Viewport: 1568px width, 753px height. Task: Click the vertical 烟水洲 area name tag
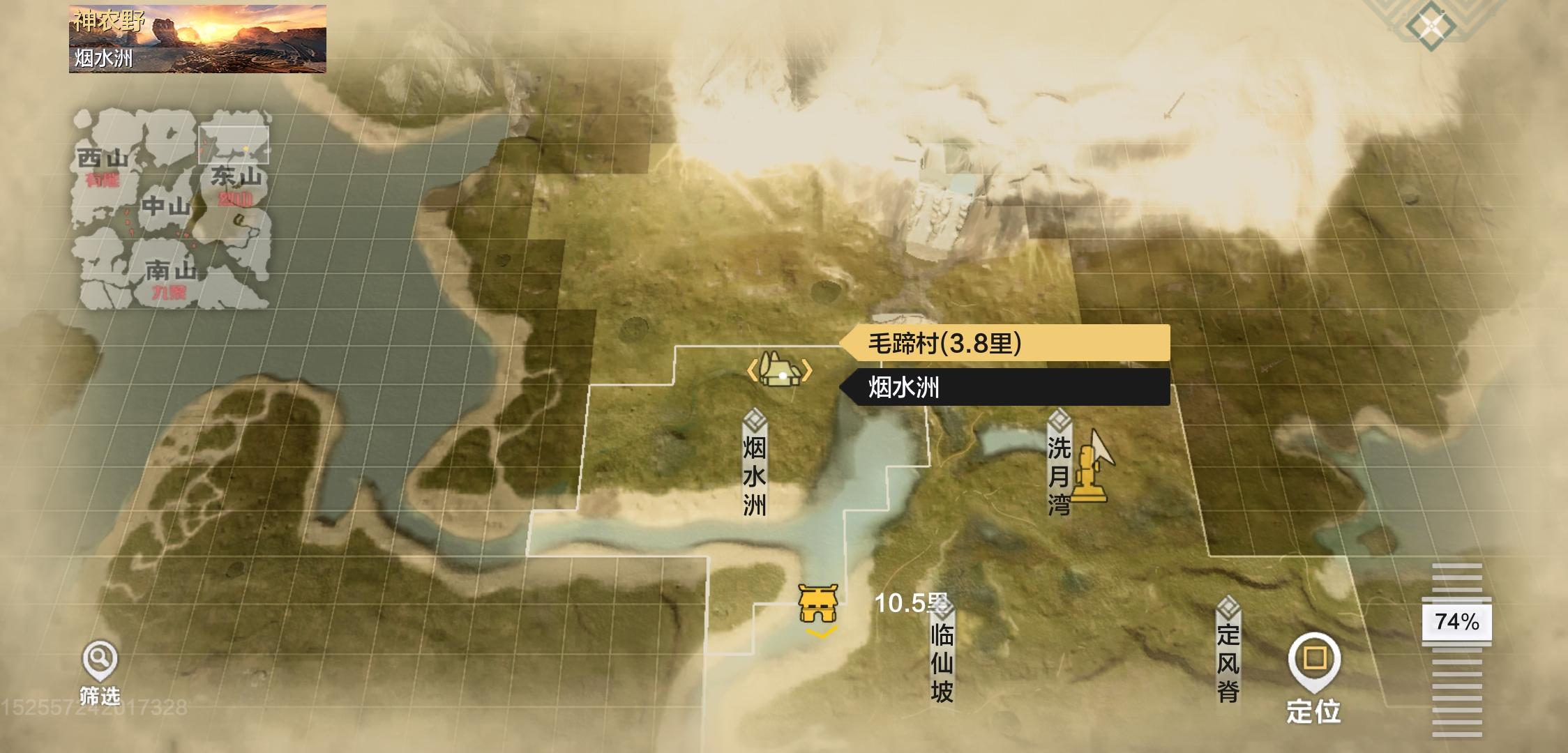click(x=755, y=466)
